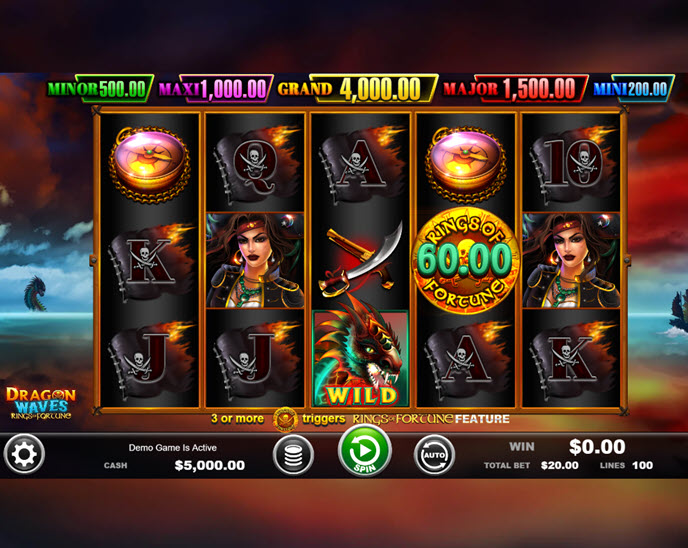Enable auto spin mode

pyautogui.click(x=434, y=455)
